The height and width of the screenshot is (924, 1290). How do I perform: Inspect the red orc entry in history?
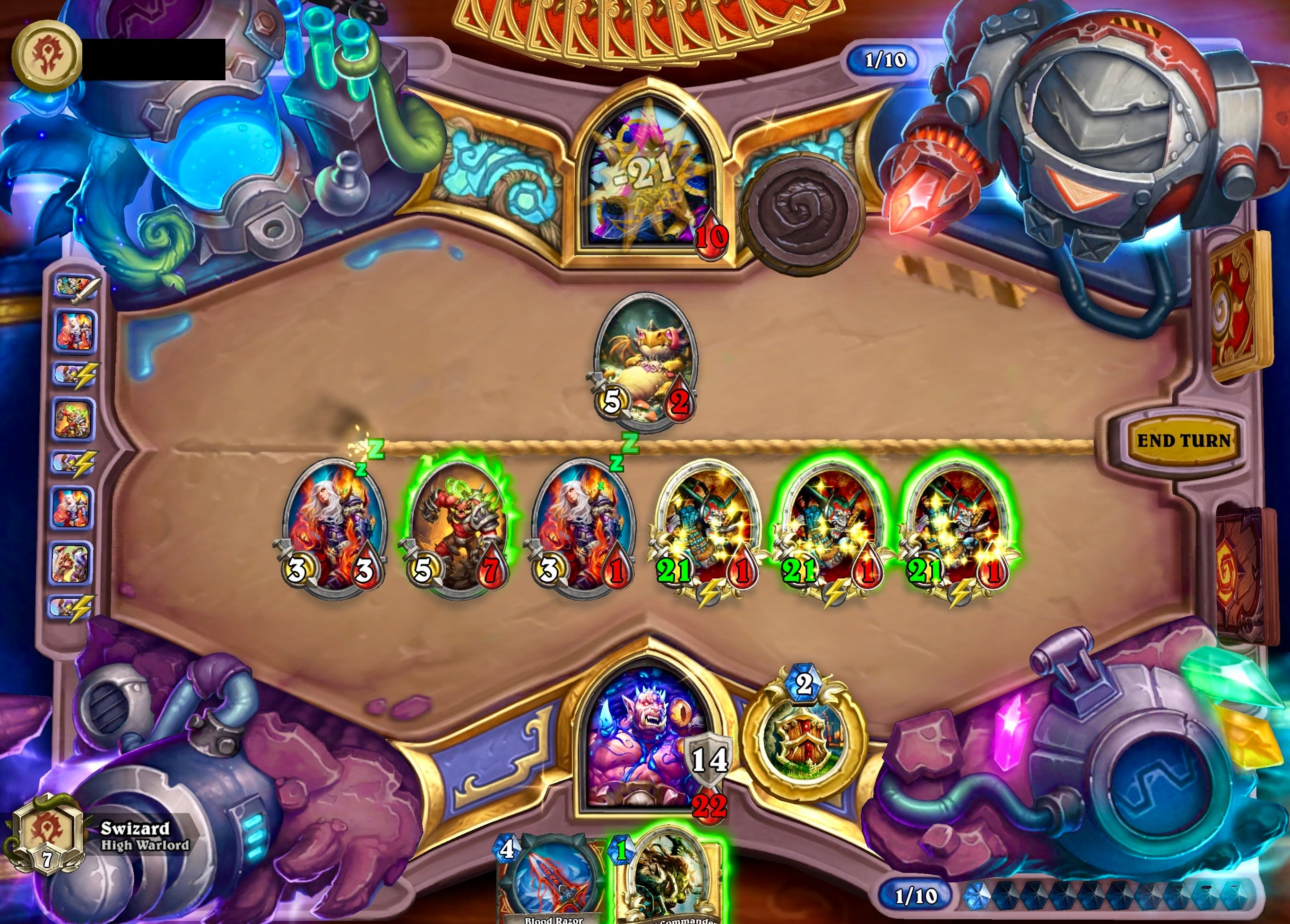[74, 418]
